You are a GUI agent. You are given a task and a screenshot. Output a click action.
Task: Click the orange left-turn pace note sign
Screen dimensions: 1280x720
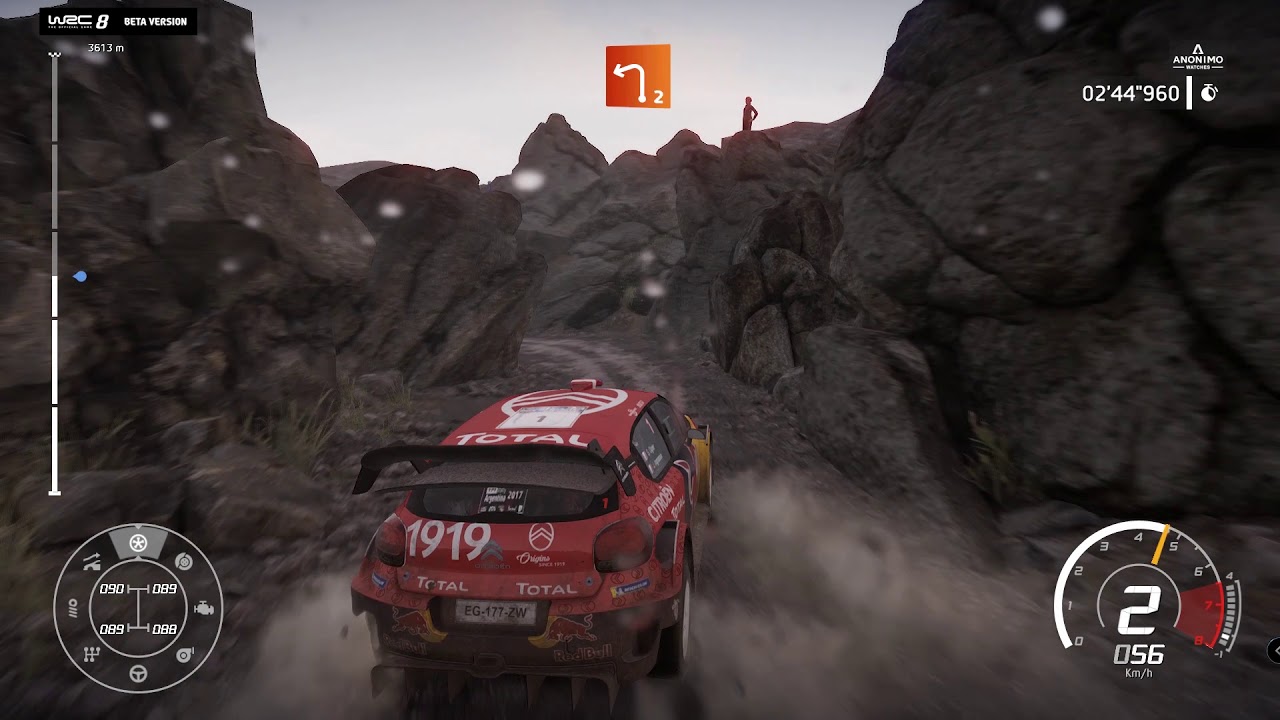coord(637,75)
